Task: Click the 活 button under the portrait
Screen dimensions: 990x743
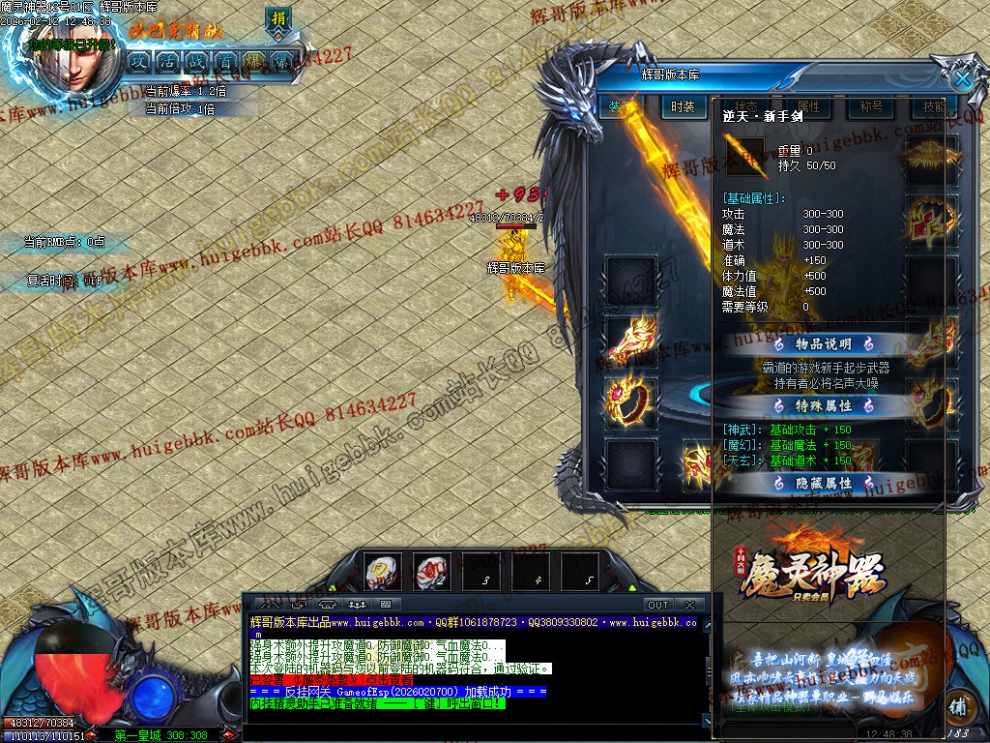Action: pyautogui.click(x=167, y=60)
